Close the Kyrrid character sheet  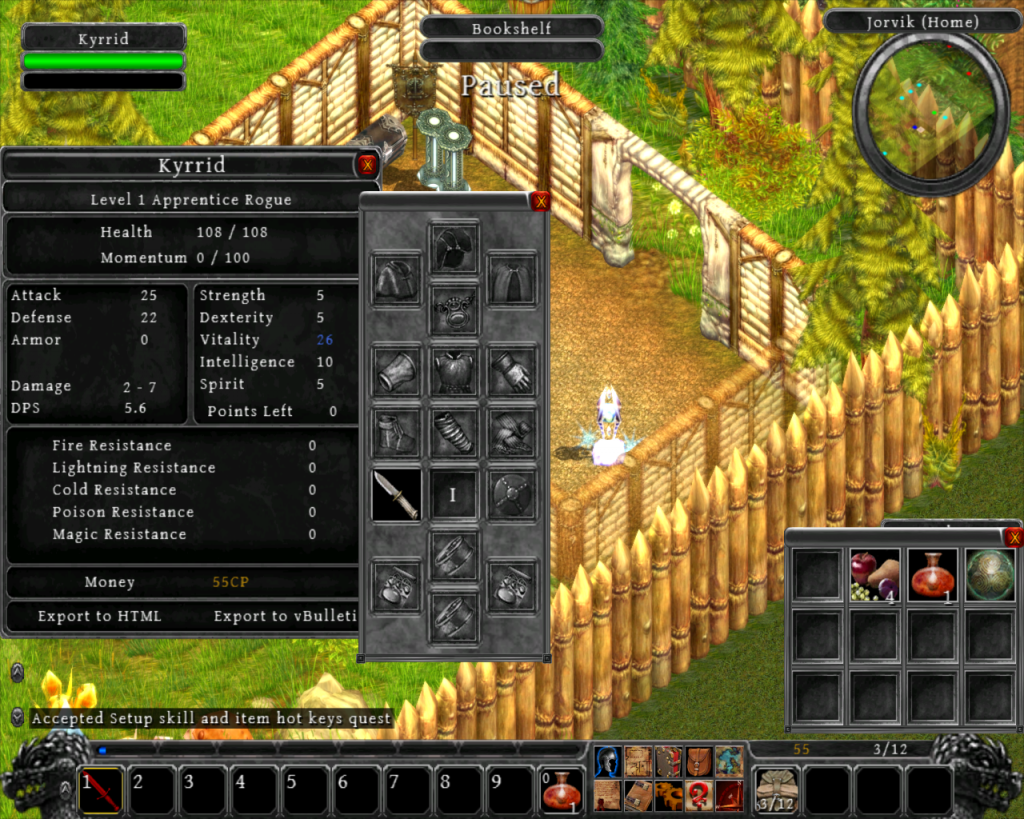(x=367, y=166)
